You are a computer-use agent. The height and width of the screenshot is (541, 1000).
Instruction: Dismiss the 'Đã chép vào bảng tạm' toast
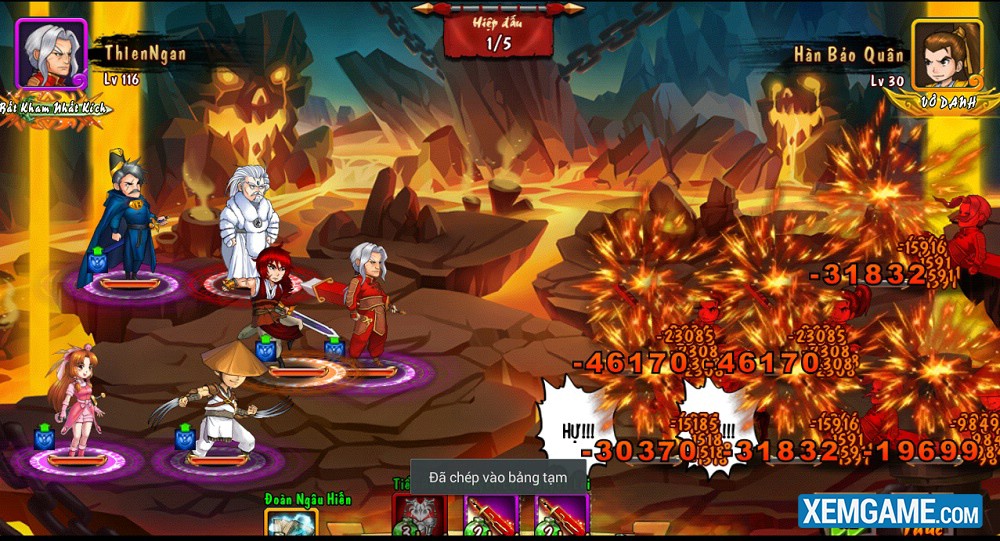coord(498,478)
